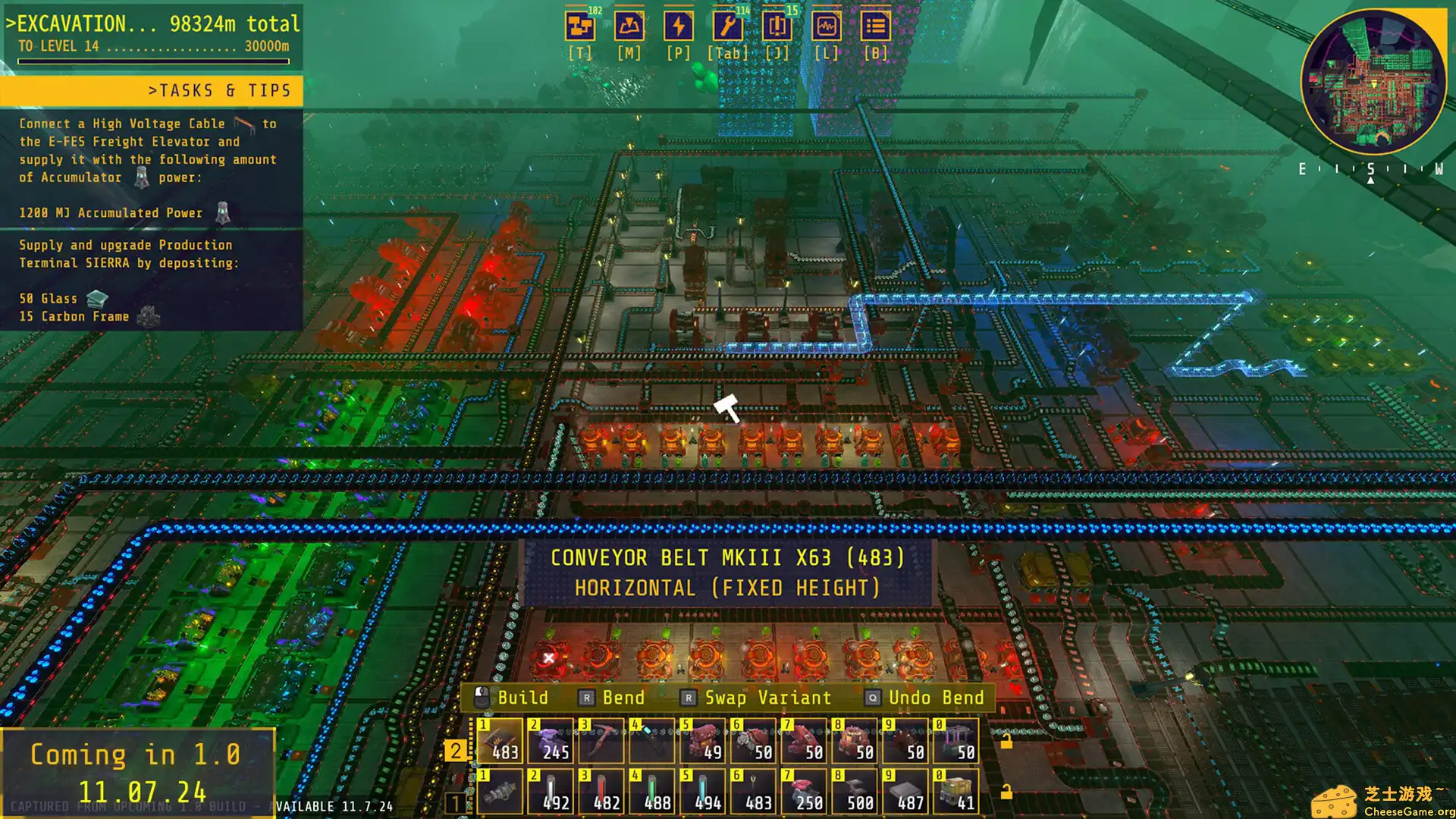
Task: Select the yellow crate slot with 41
Action: [956, 792]
